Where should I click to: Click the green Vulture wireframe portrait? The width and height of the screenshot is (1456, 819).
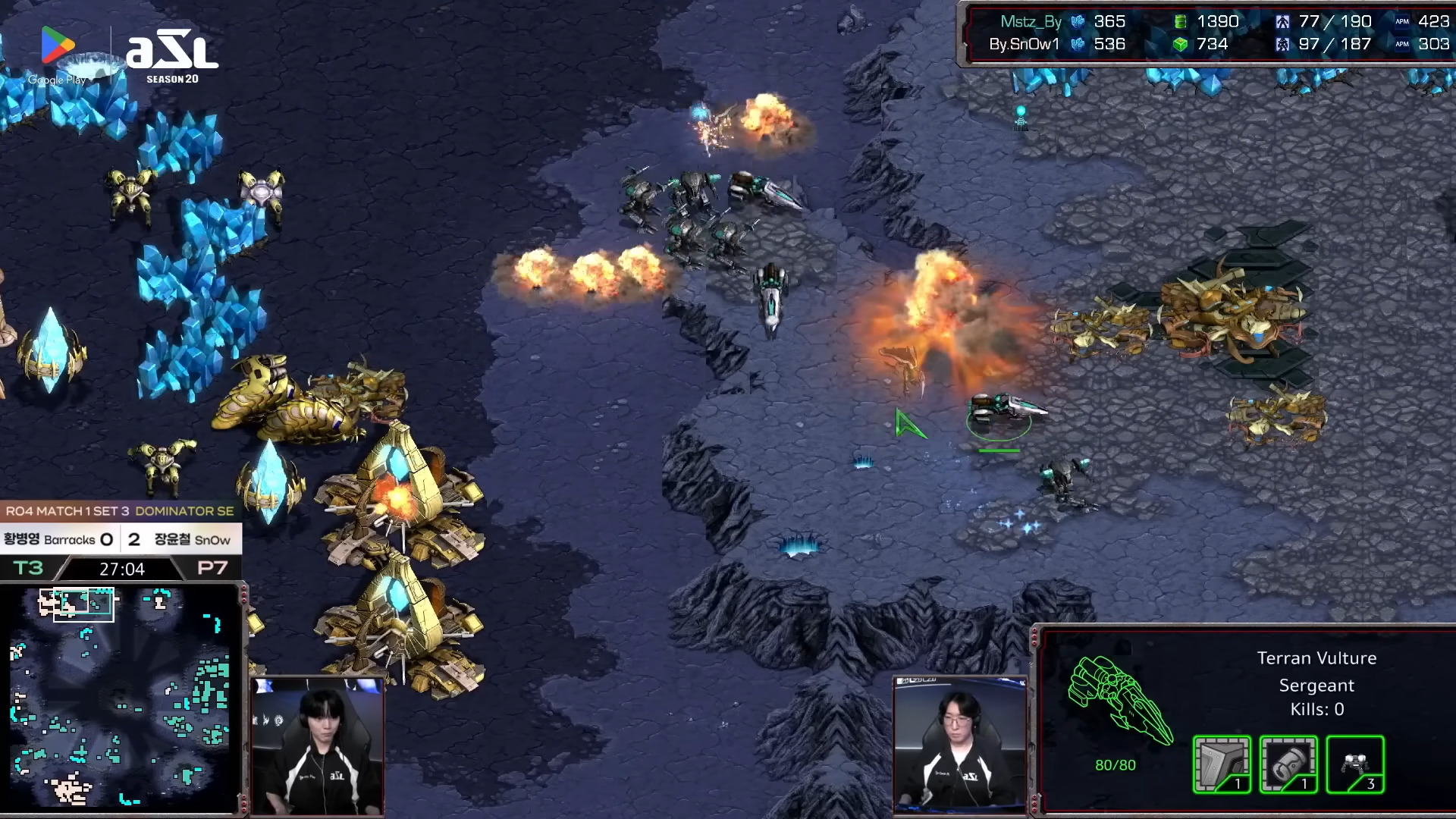coord(1119,699)
